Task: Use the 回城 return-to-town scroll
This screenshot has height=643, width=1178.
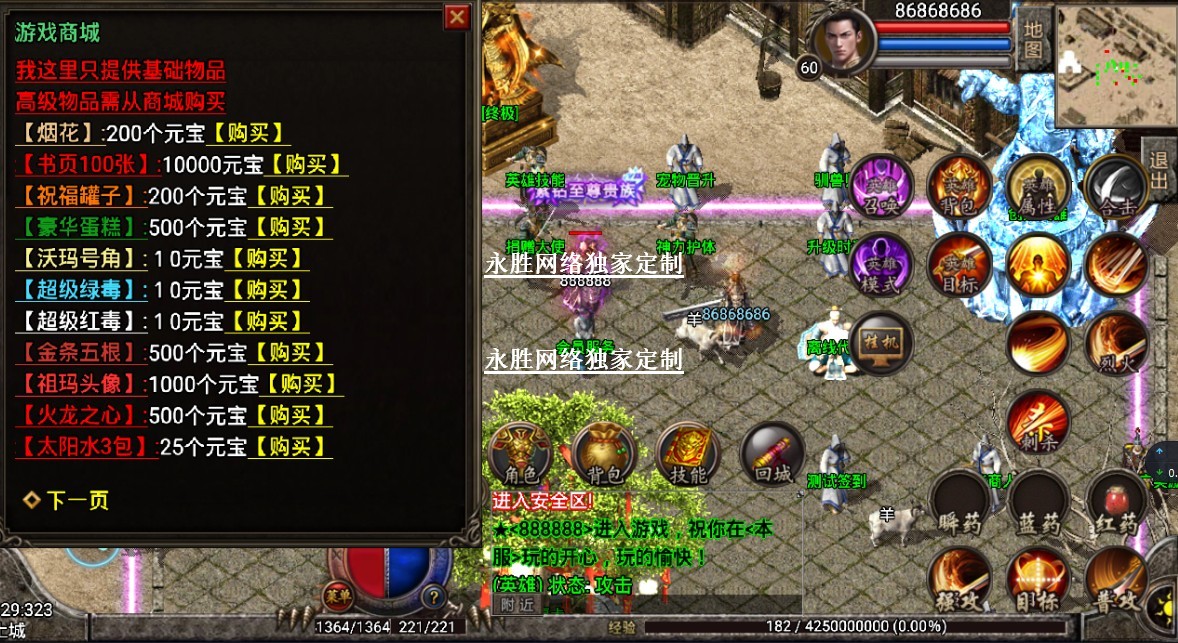Action: (771, 456)
